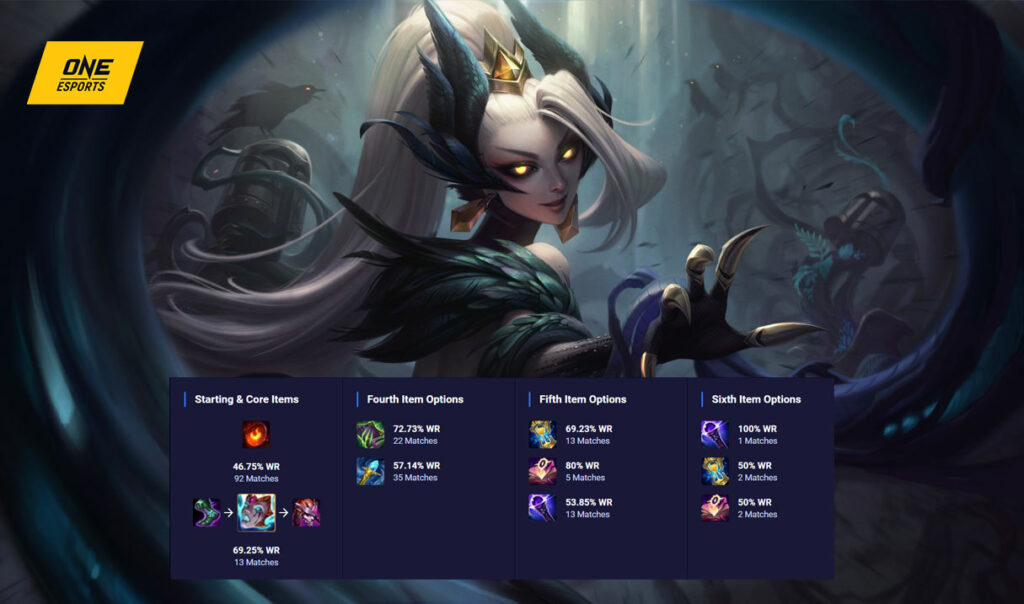Select the spellbook icon in Fifth Item Options
Screen dimensions: 1024x604
click(x=543, y=471)
